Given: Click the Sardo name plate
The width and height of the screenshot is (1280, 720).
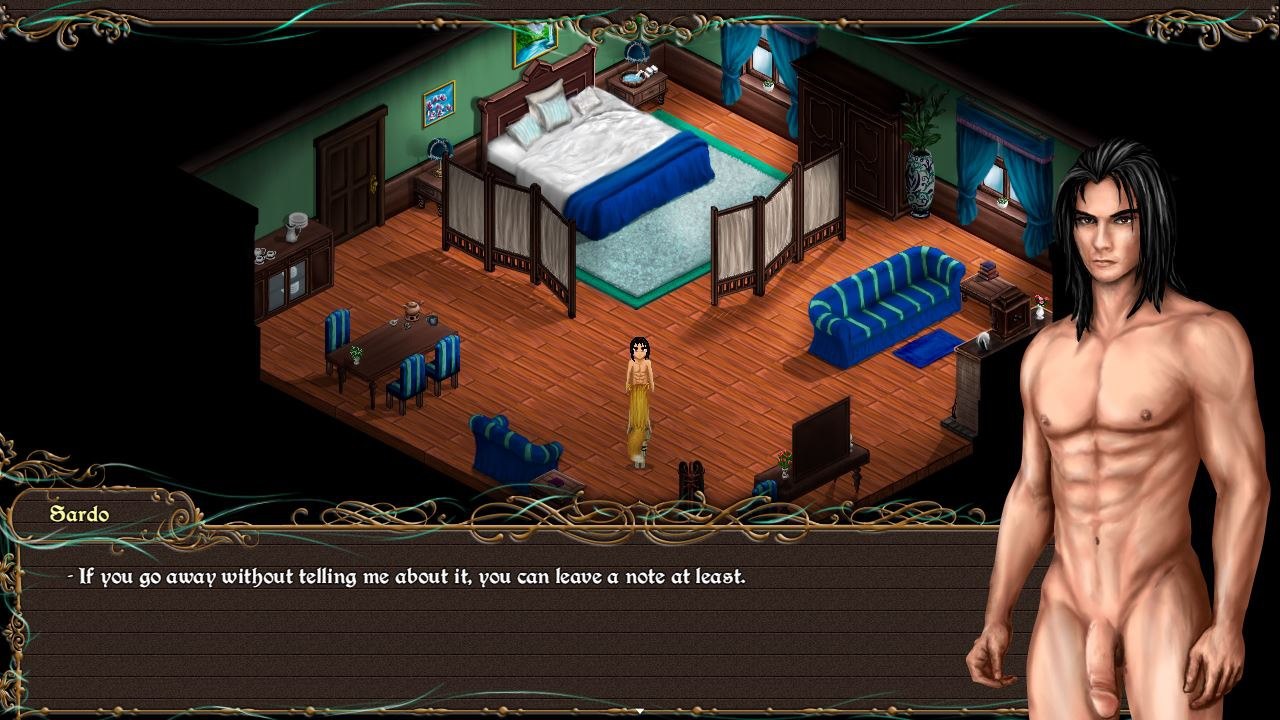Looking at the screenshot, I should pyautogui.click(x=80, y=514).
